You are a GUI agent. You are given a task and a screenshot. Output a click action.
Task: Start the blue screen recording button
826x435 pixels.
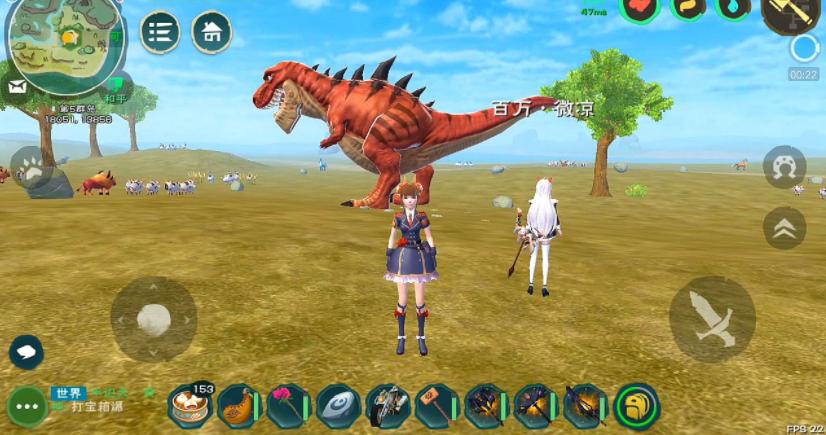click(x=803, y=48)
